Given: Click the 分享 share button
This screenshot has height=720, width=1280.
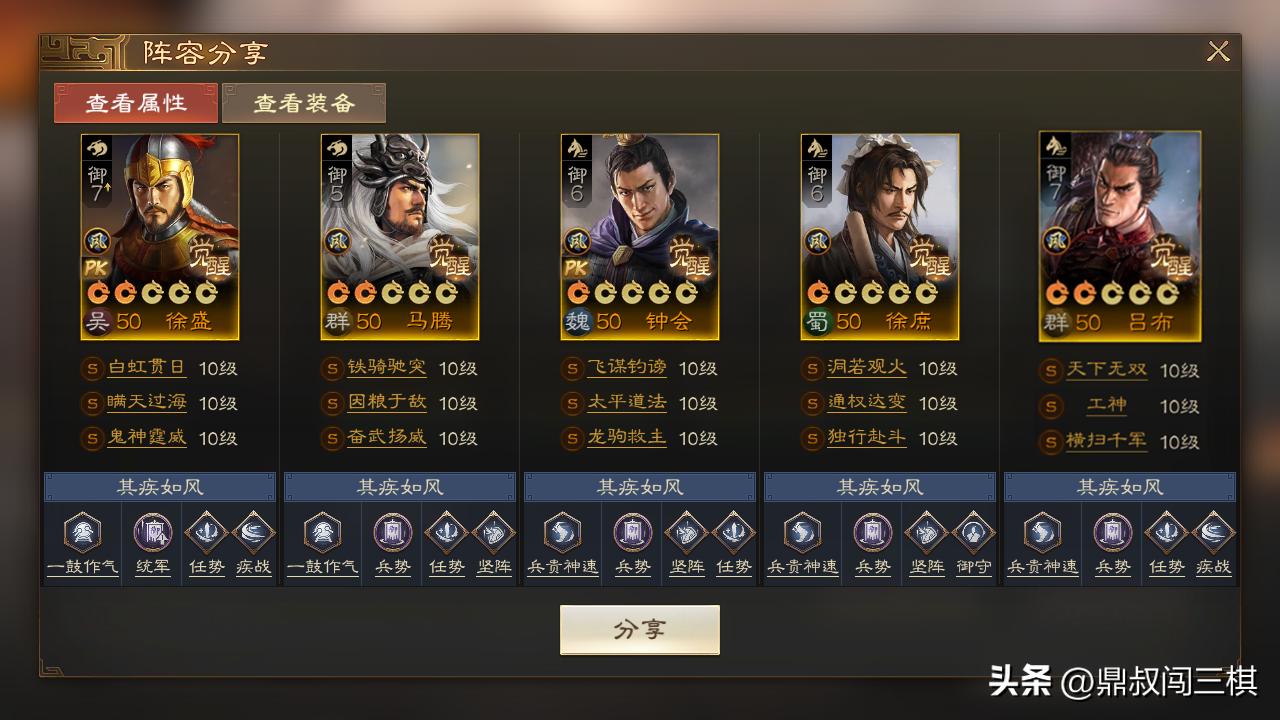Looking at the screenshot, I should pyautogui.click(x=639, y=629).
